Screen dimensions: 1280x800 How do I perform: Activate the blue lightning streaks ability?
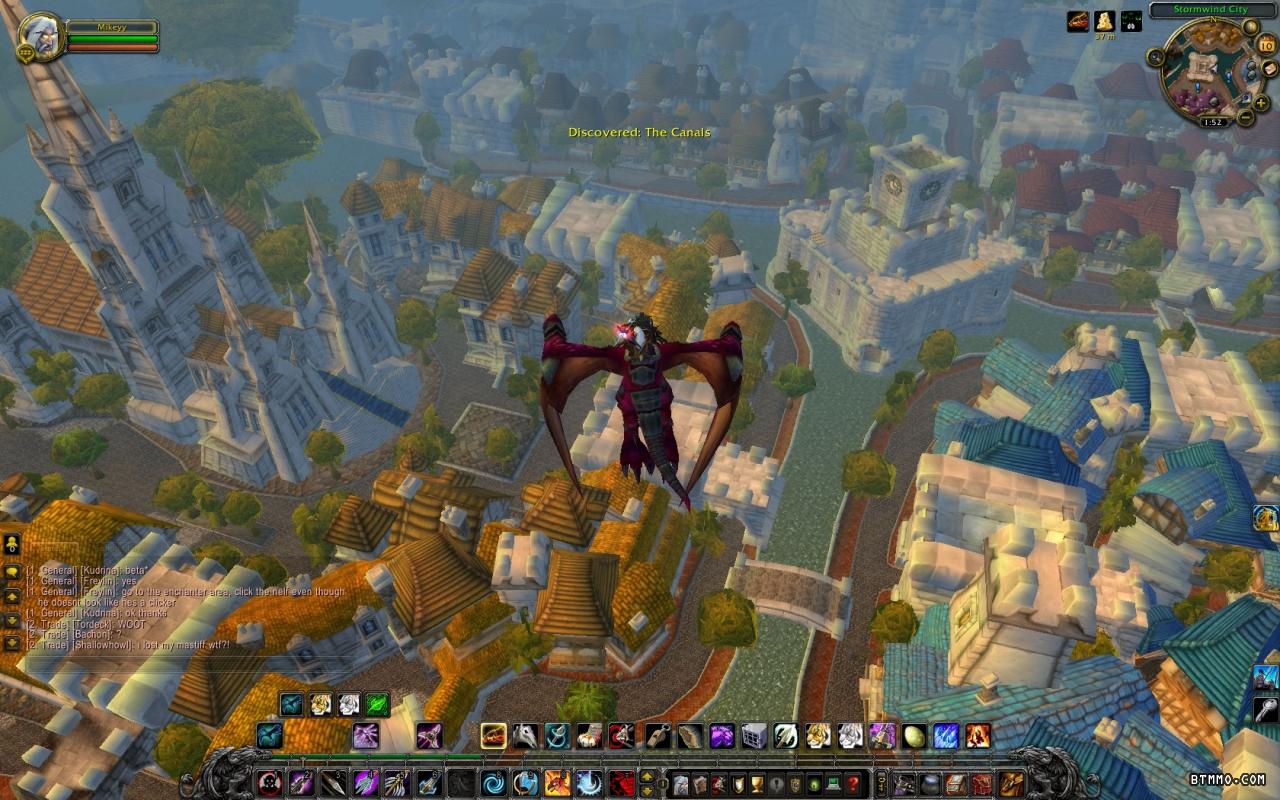coord(946,736)
